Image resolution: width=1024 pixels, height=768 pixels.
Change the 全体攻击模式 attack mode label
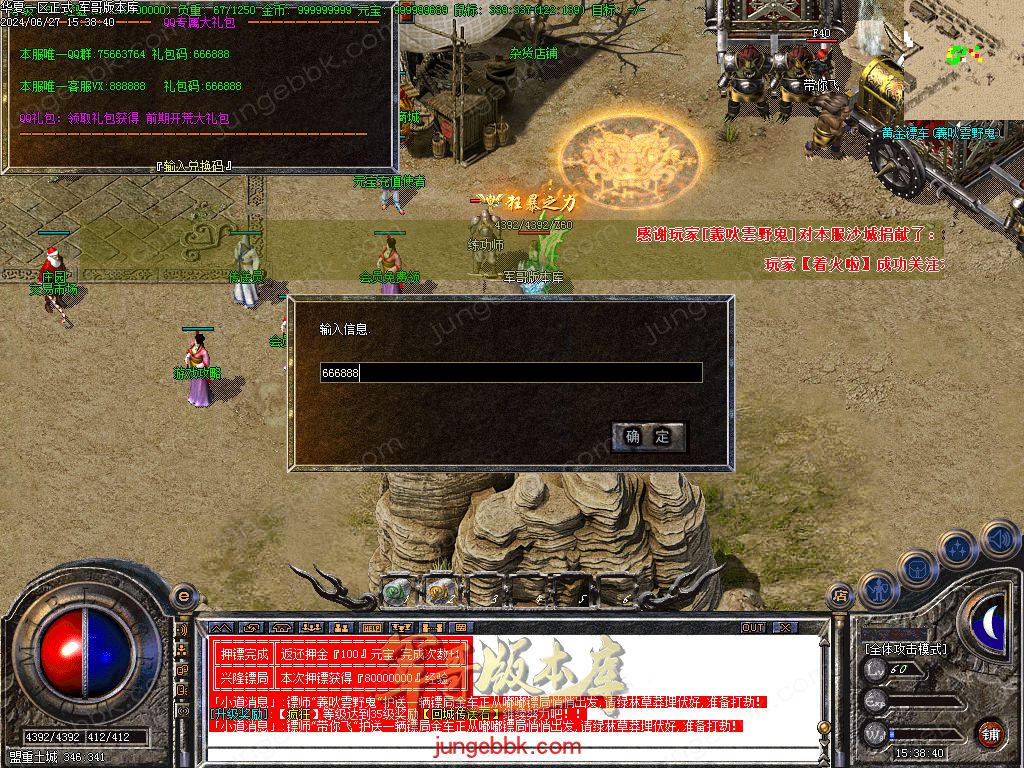pyautogui.click(x=905, y=649)
